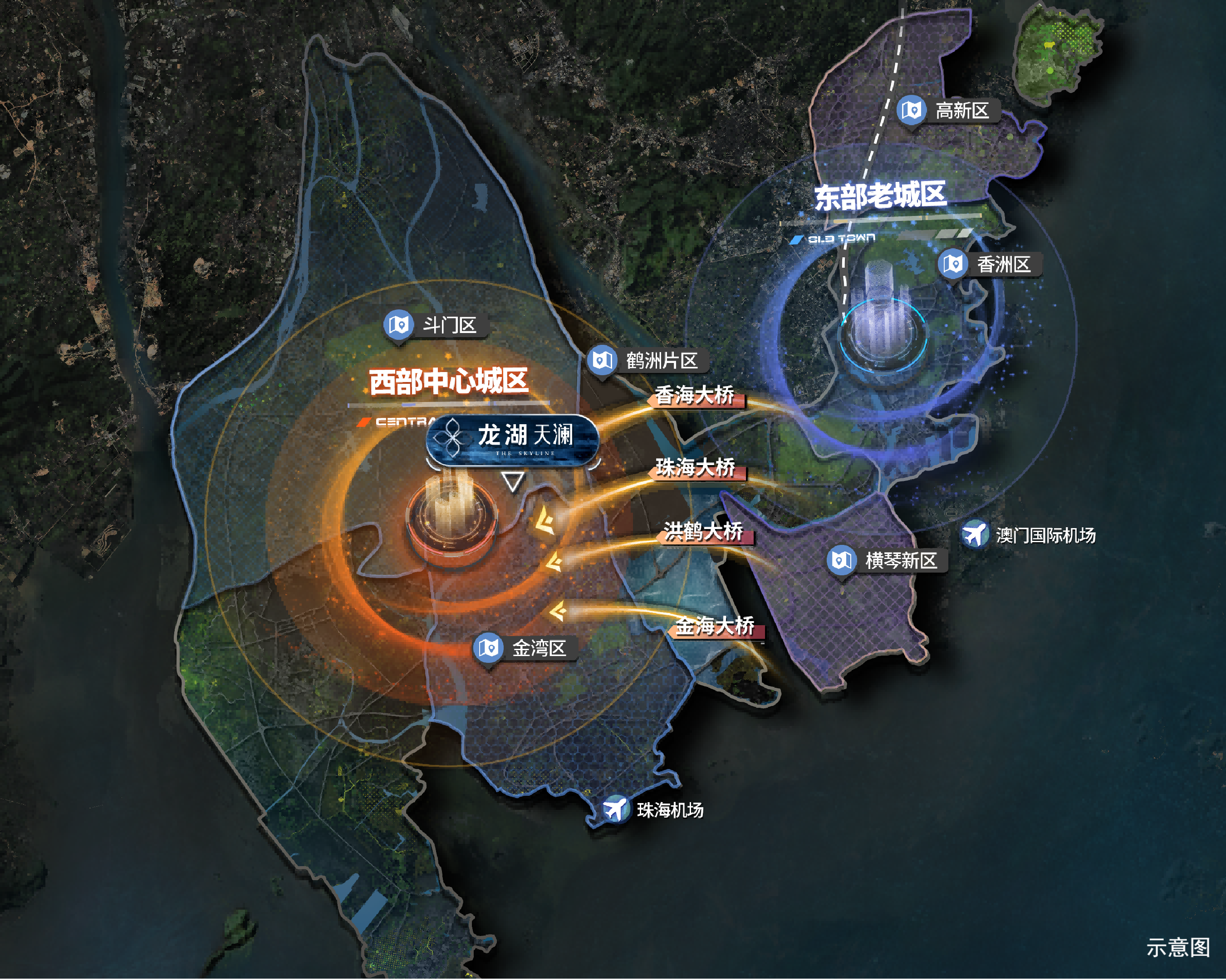Click the 龙湖天澜 project badge
The image size is (1226, 980).
(x=512, y=439)
